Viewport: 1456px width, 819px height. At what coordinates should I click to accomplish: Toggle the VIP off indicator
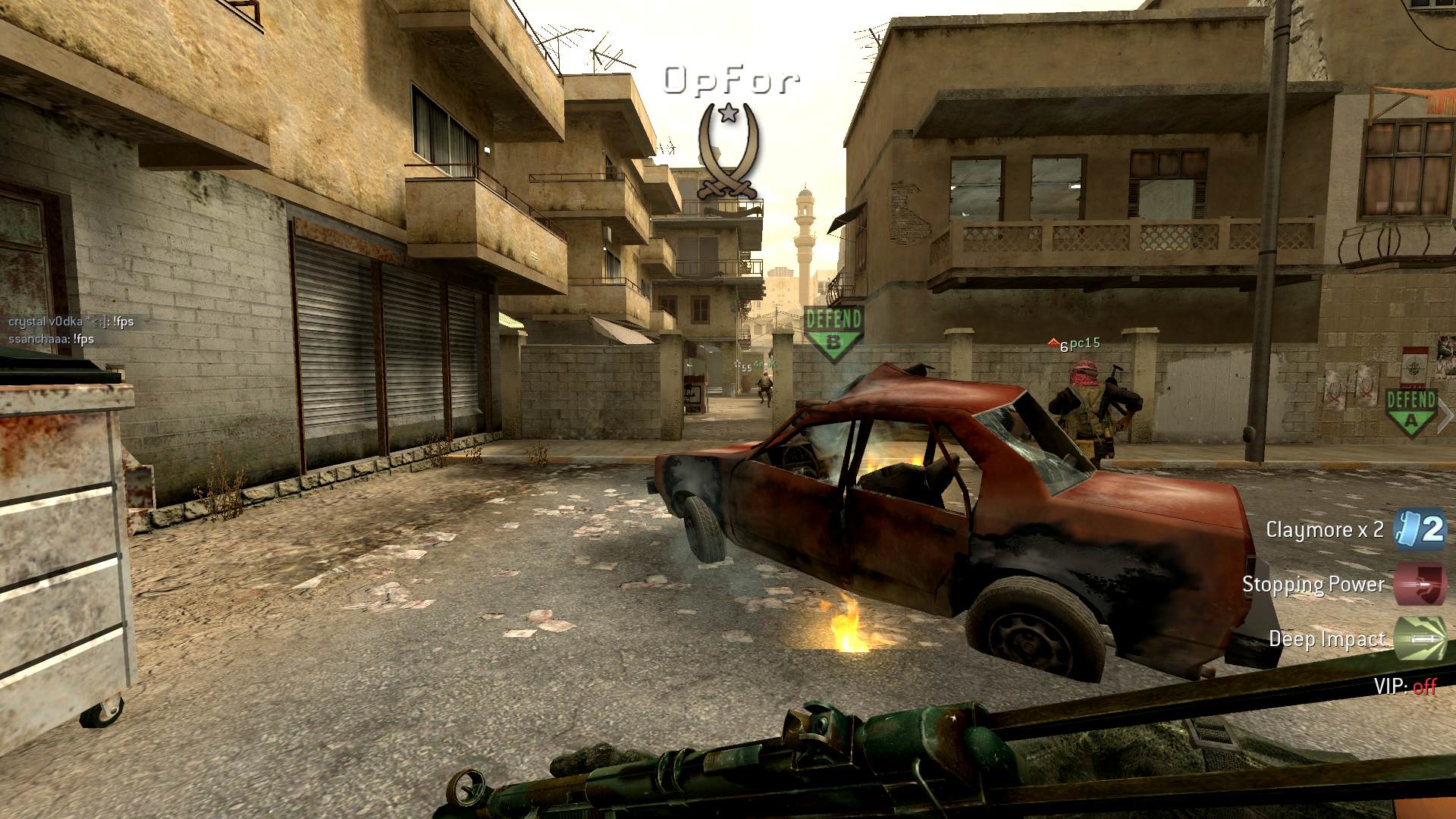click(x=1405, y=687)
